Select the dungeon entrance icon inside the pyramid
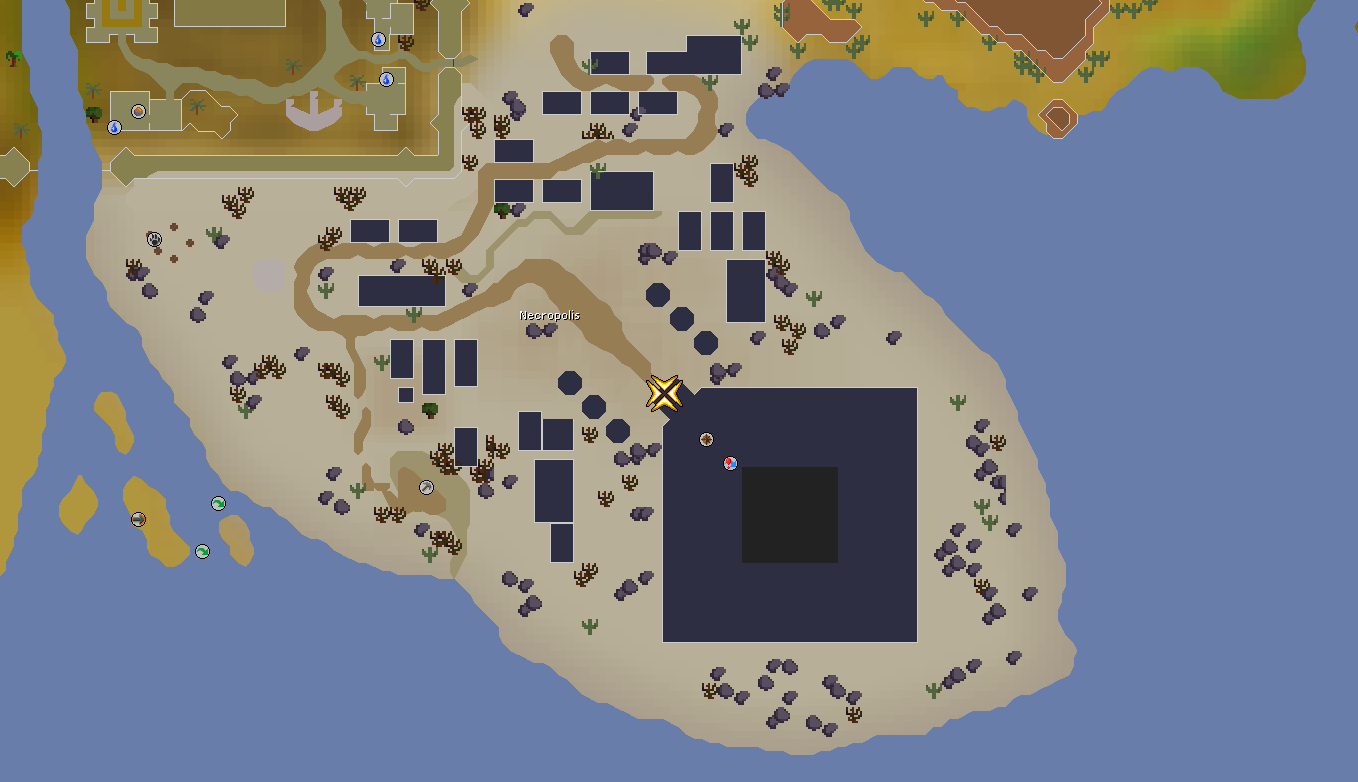 click(706, 439)
